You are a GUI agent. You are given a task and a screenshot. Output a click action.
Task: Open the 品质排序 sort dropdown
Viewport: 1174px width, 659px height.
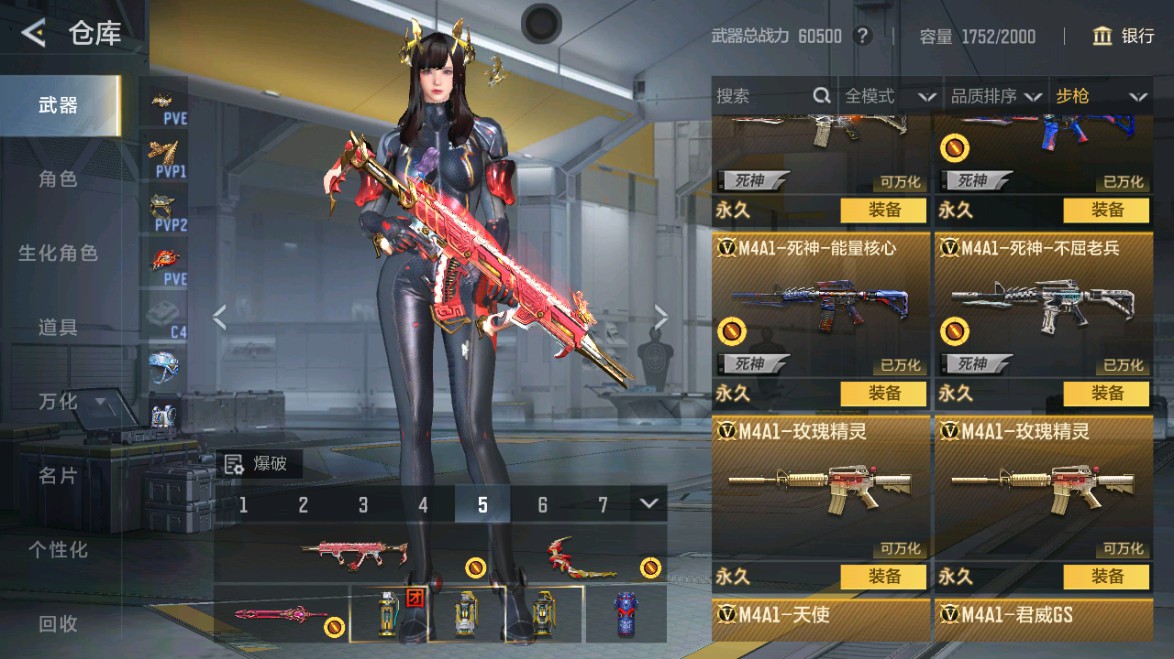point(993,96)
